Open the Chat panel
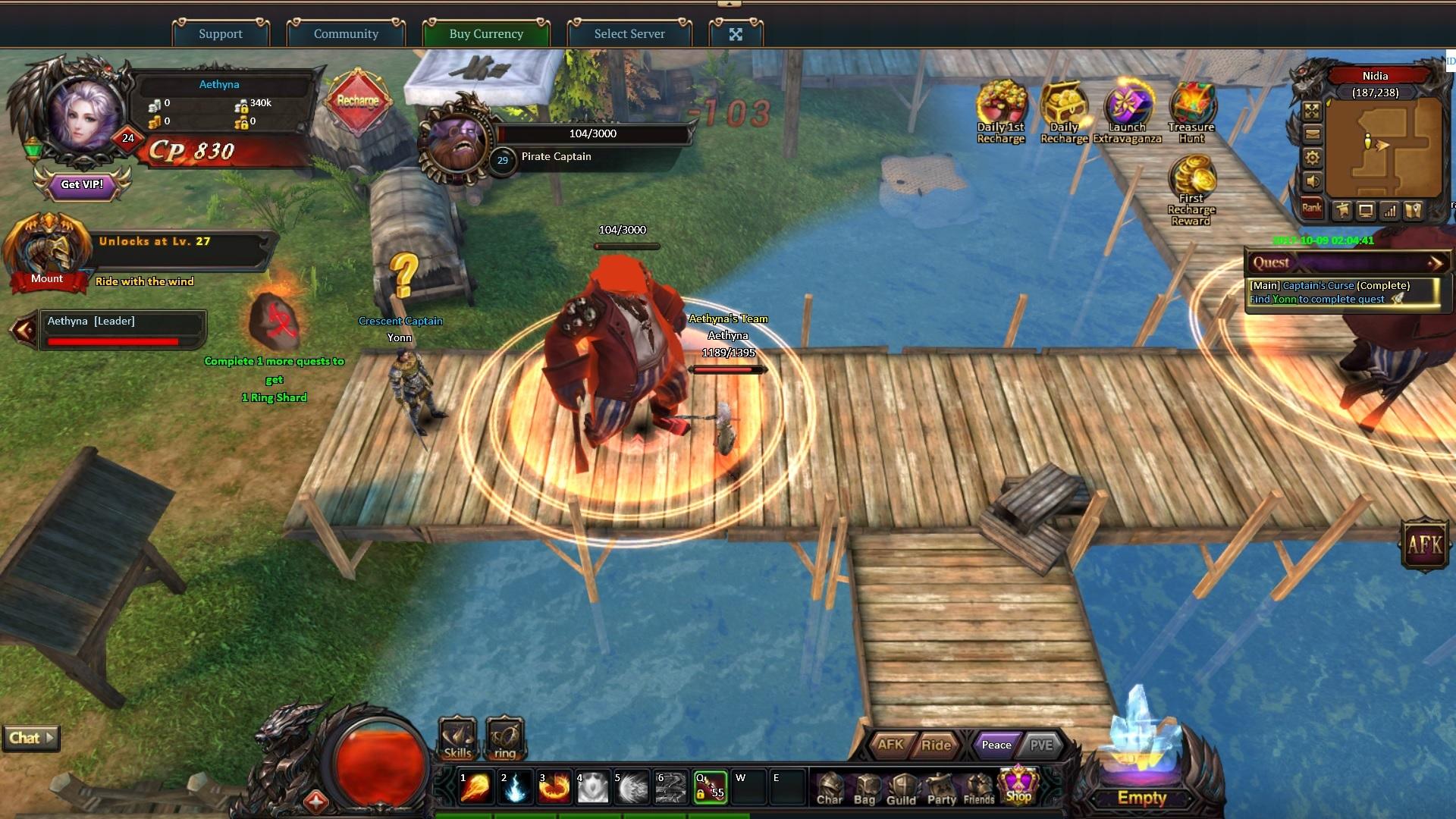The height and width of the screenshot is (819, 1456). coord(31,738)
